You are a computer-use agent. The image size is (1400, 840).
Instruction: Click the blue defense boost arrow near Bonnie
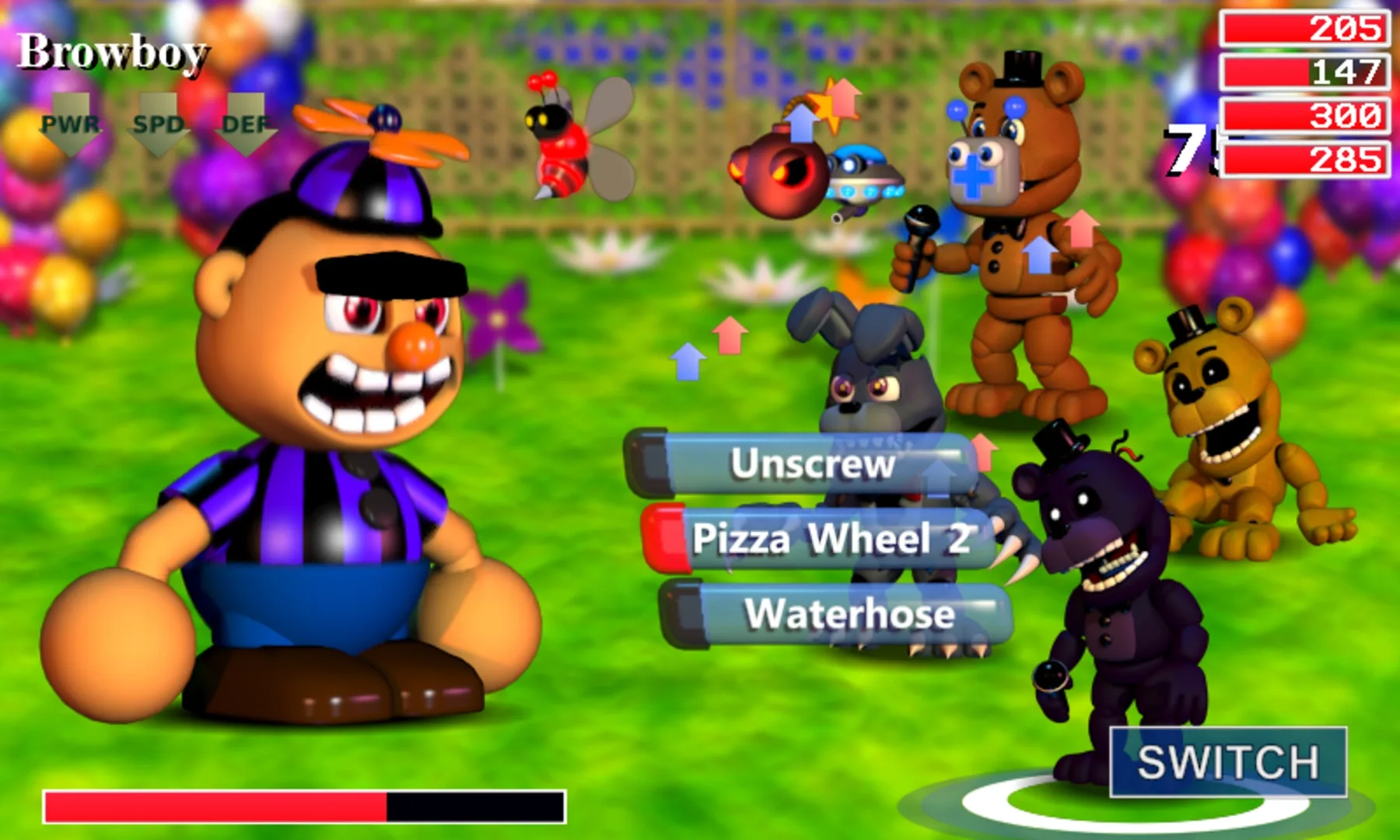pos(688,362)
